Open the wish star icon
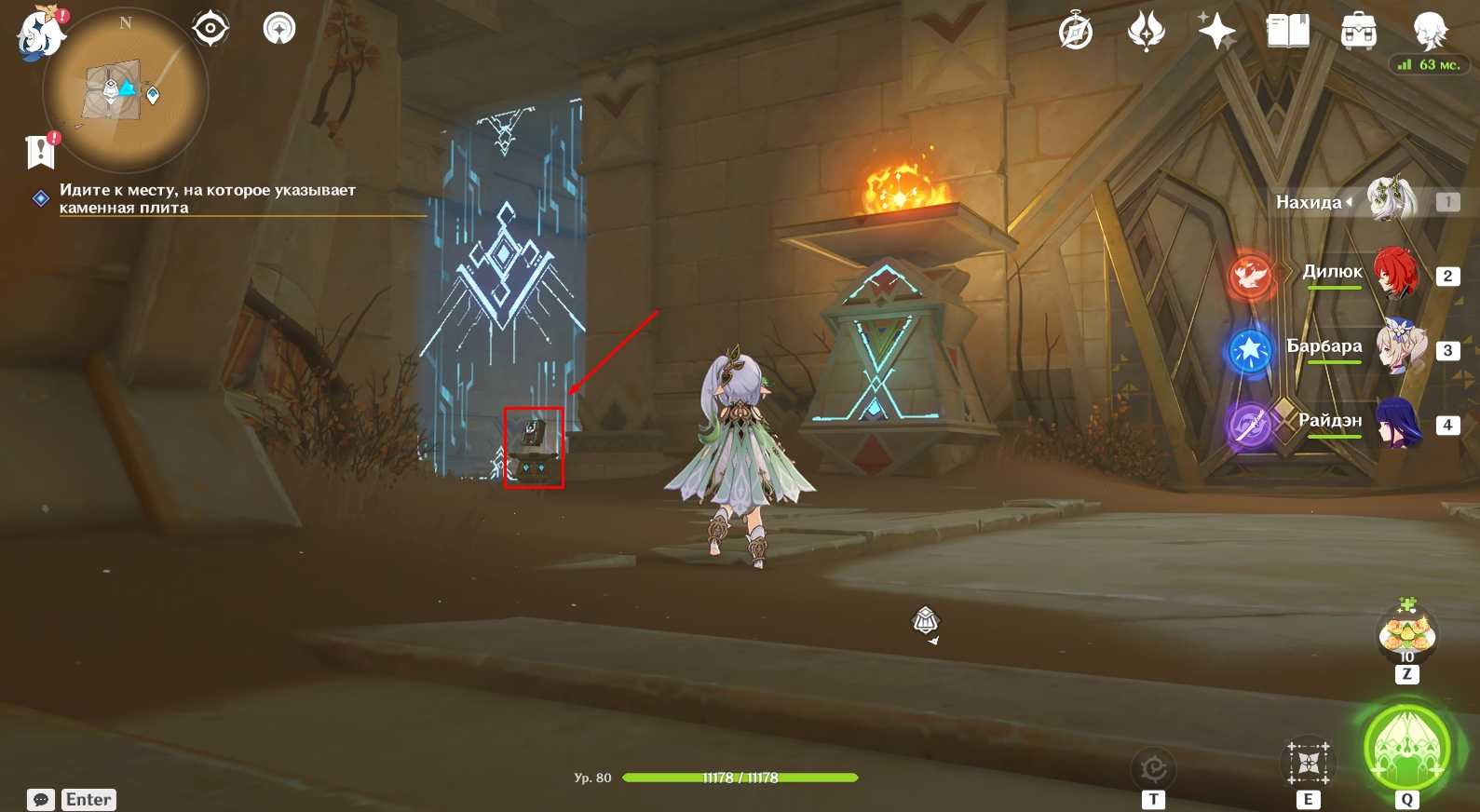1480x812 pixels. tap(1216, 33)
